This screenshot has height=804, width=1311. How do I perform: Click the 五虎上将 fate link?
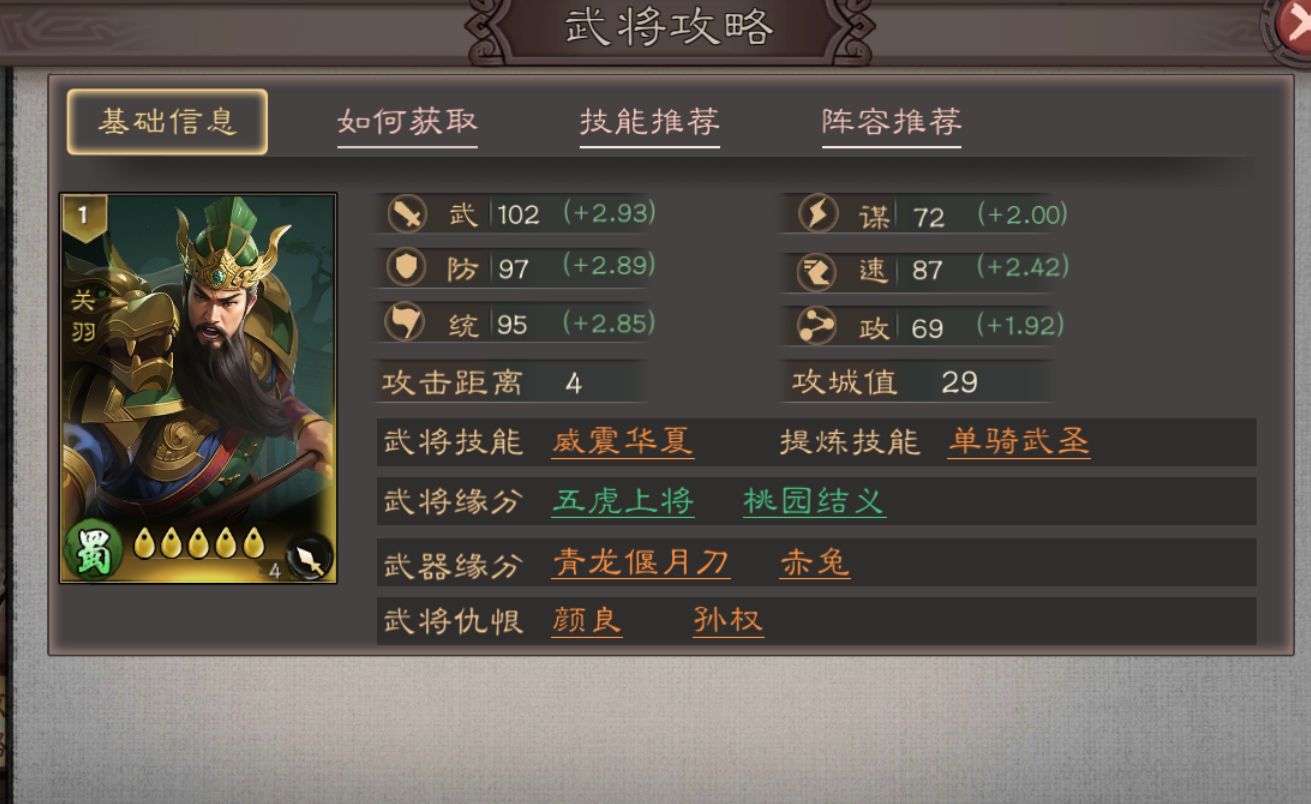tap(621, 502)
